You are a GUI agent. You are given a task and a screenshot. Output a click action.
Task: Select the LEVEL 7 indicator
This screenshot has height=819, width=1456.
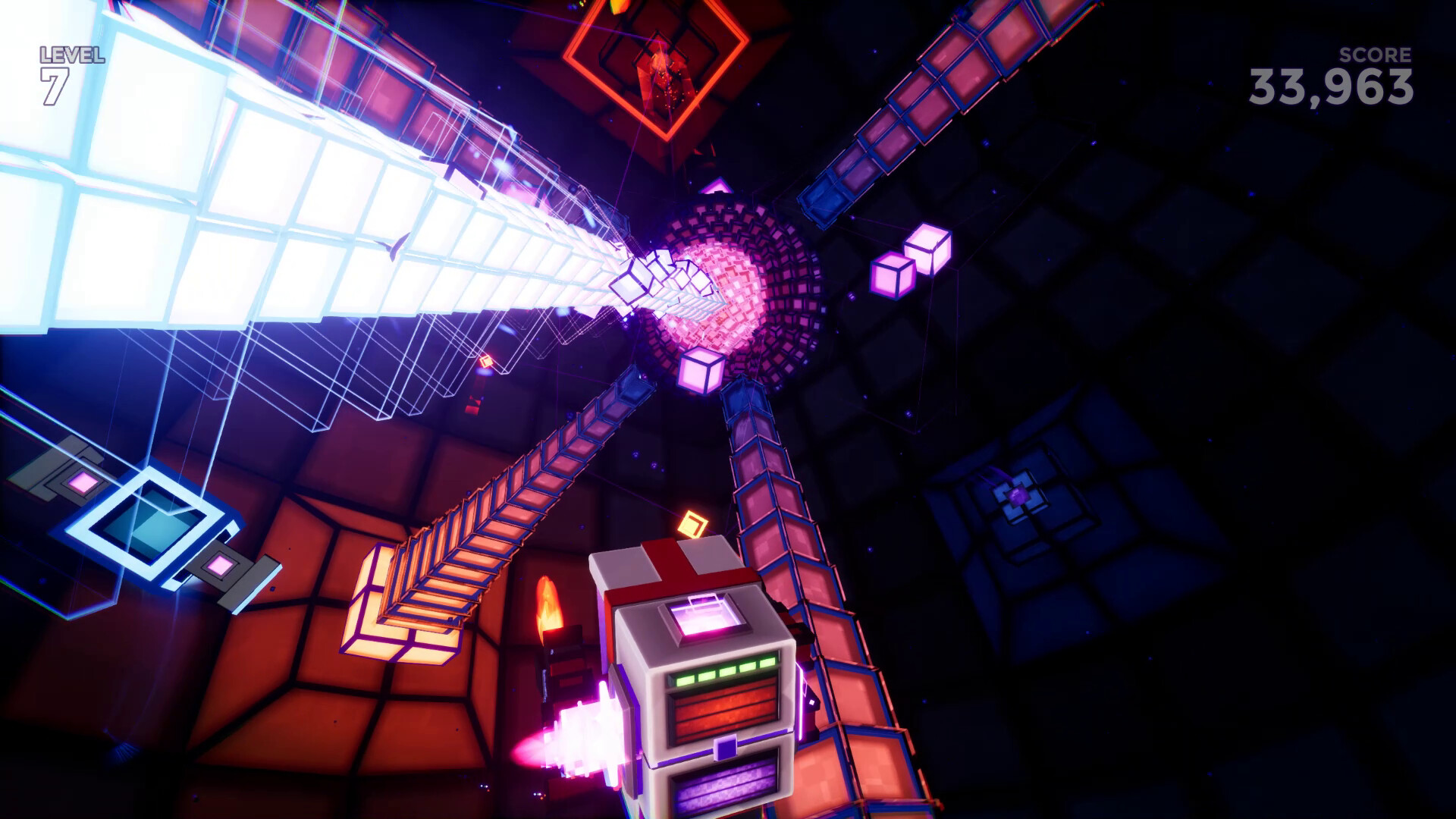coord(68,68)
